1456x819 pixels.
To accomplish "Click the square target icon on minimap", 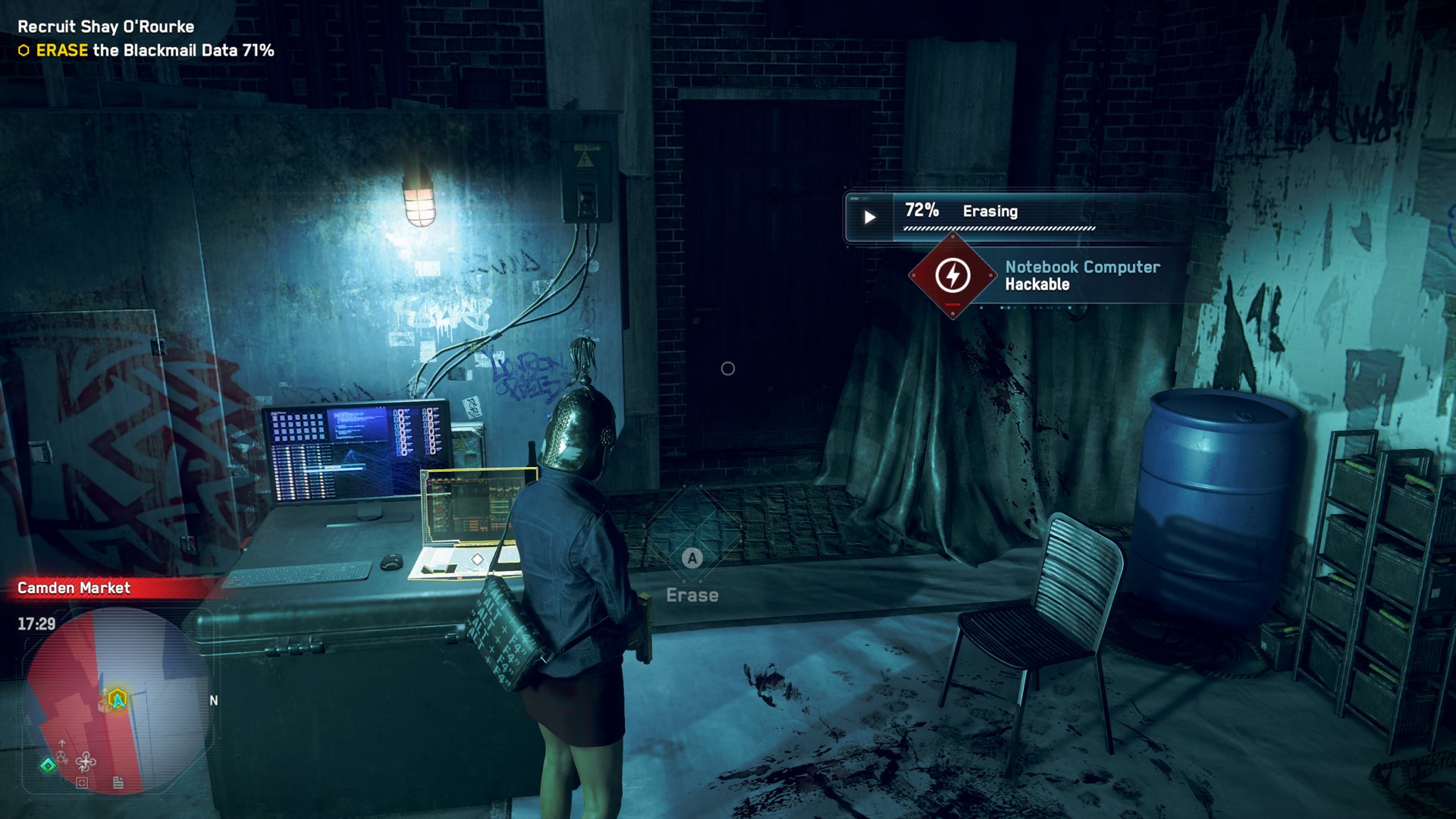I will (82, 783).
